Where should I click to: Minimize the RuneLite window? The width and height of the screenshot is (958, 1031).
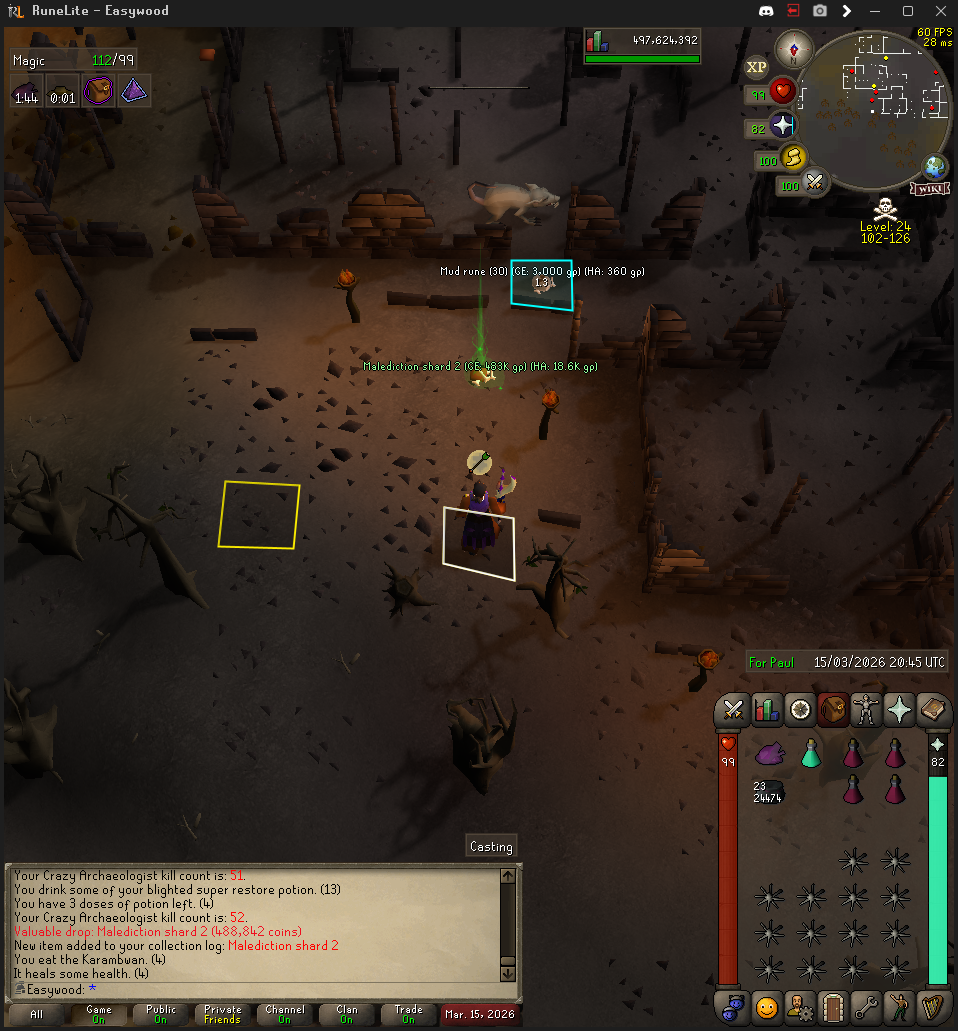tap(876, 11)
